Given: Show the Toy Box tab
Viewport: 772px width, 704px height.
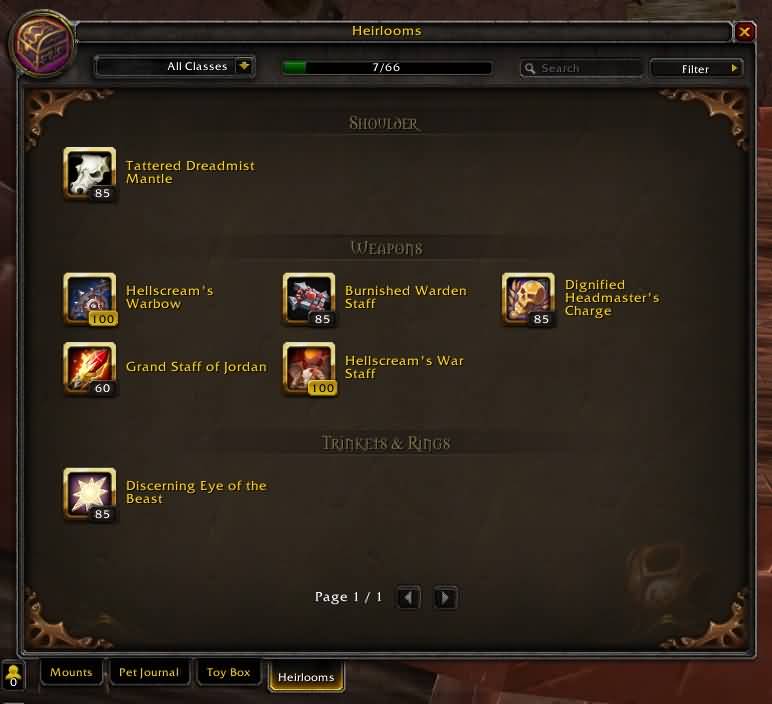Looking at the screenshot, I should 229,673.
